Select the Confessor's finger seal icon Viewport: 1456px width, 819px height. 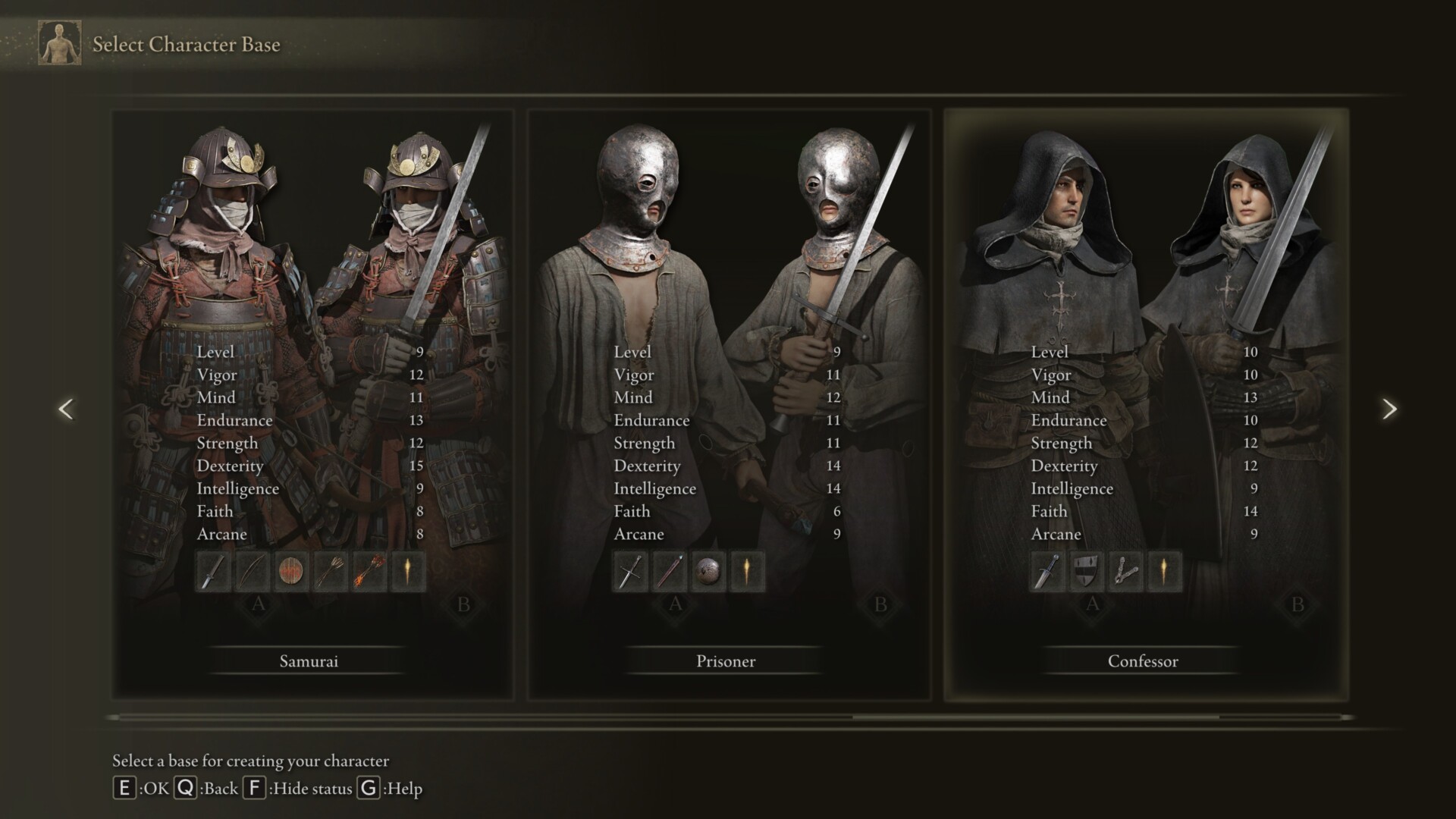[1125, 572]
